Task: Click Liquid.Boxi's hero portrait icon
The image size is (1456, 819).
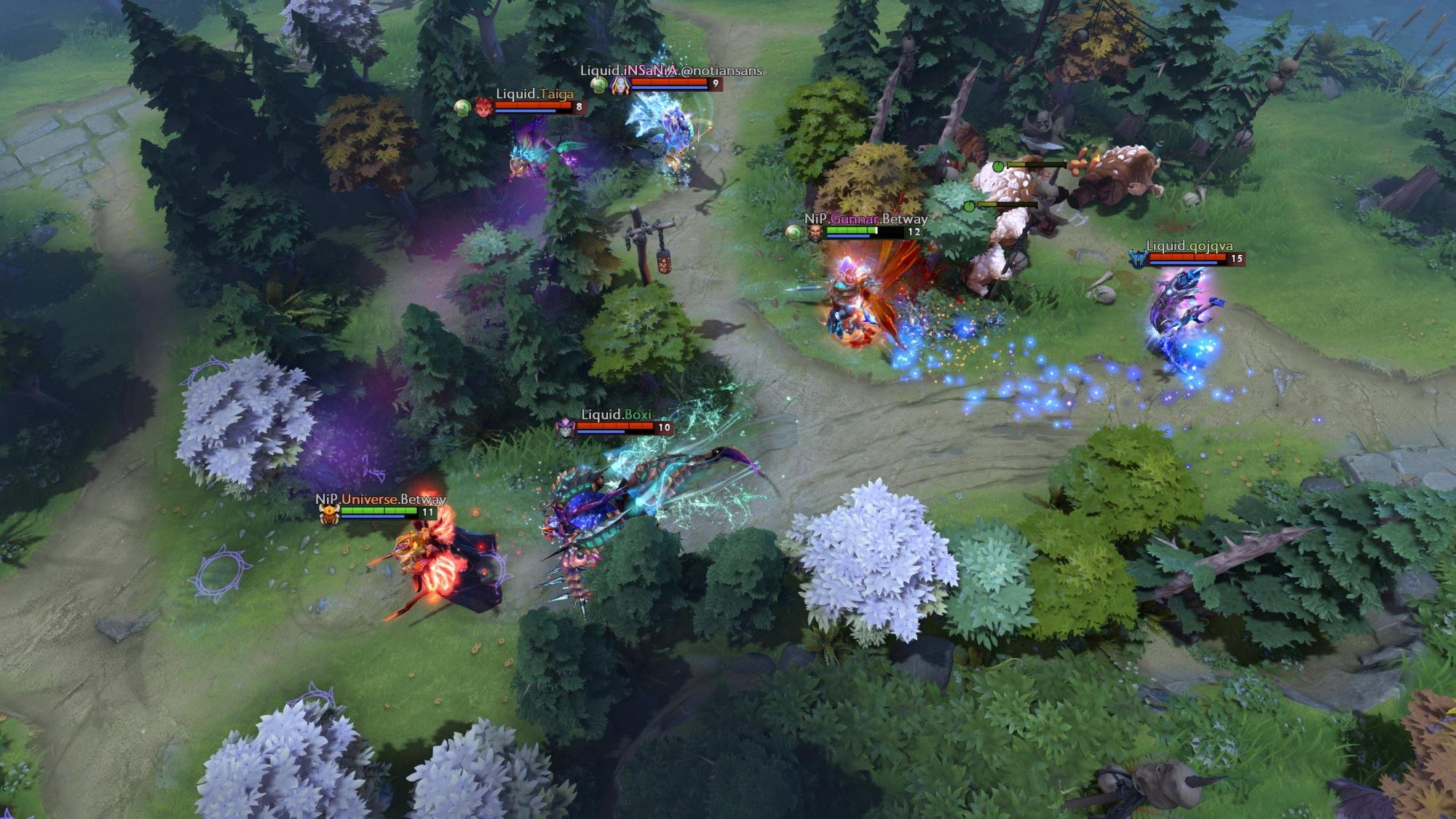Action: [x=564, y=428]
